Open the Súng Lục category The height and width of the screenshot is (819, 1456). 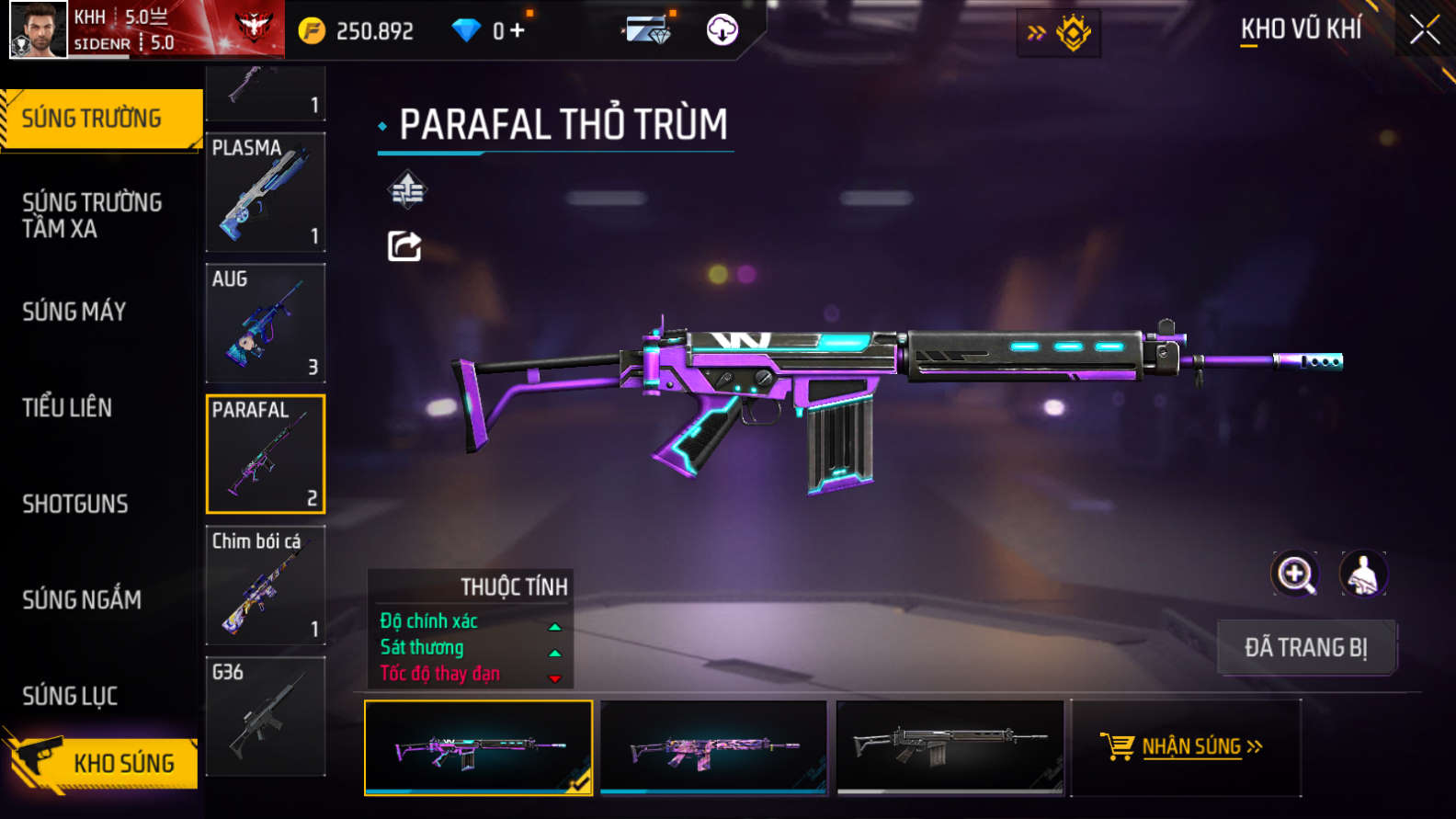(70, 696)
